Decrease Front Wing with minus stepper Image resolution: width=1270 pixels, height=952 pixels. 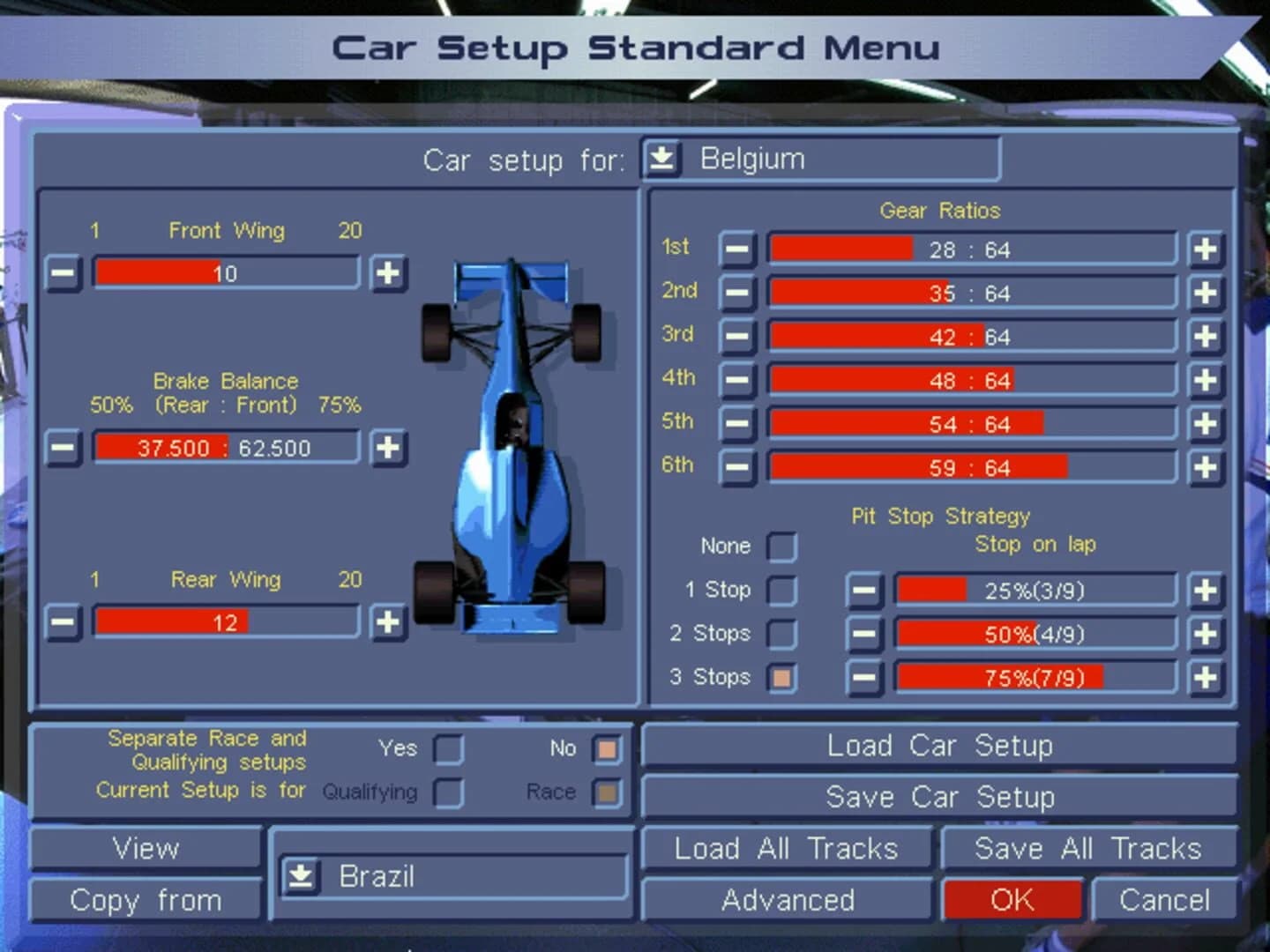(x=63, y=274)
